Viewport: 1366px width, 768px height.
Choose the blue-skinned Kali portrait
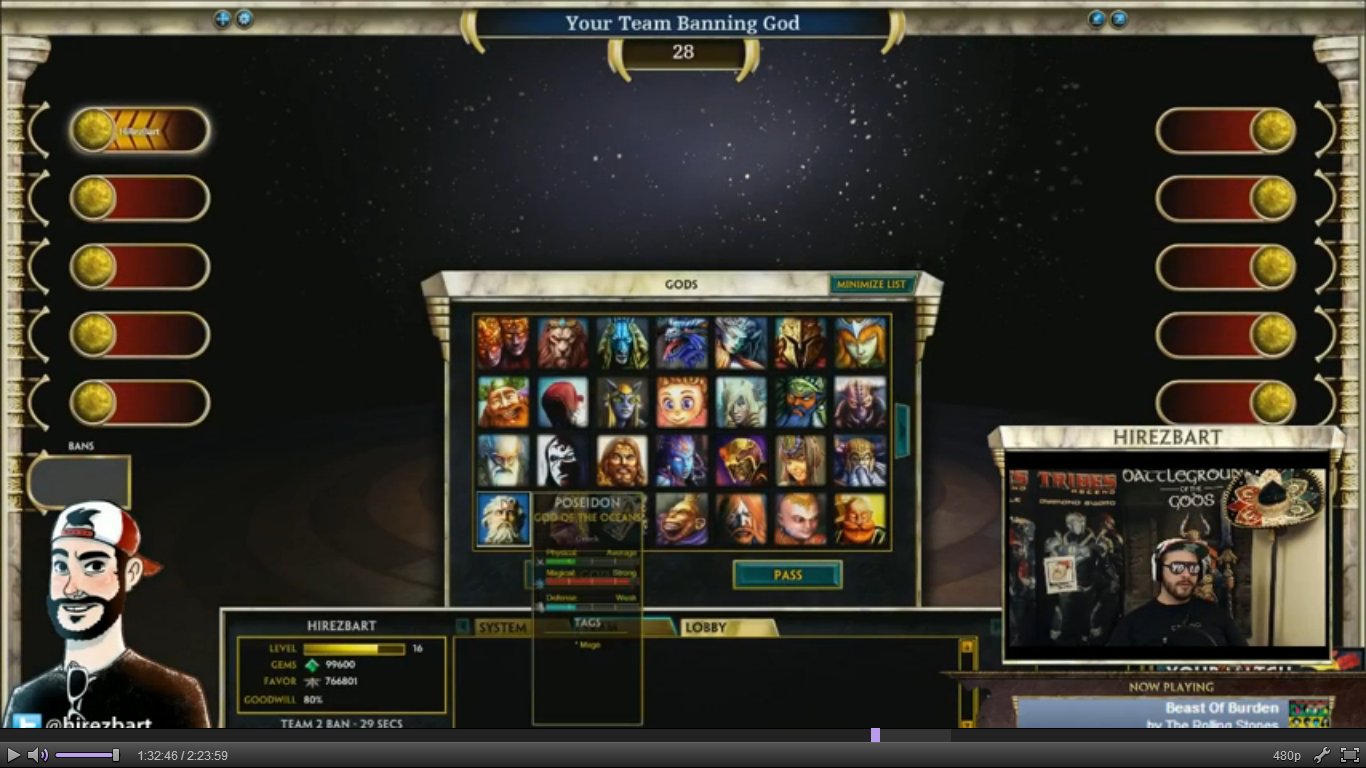click(x=682, y=461)
